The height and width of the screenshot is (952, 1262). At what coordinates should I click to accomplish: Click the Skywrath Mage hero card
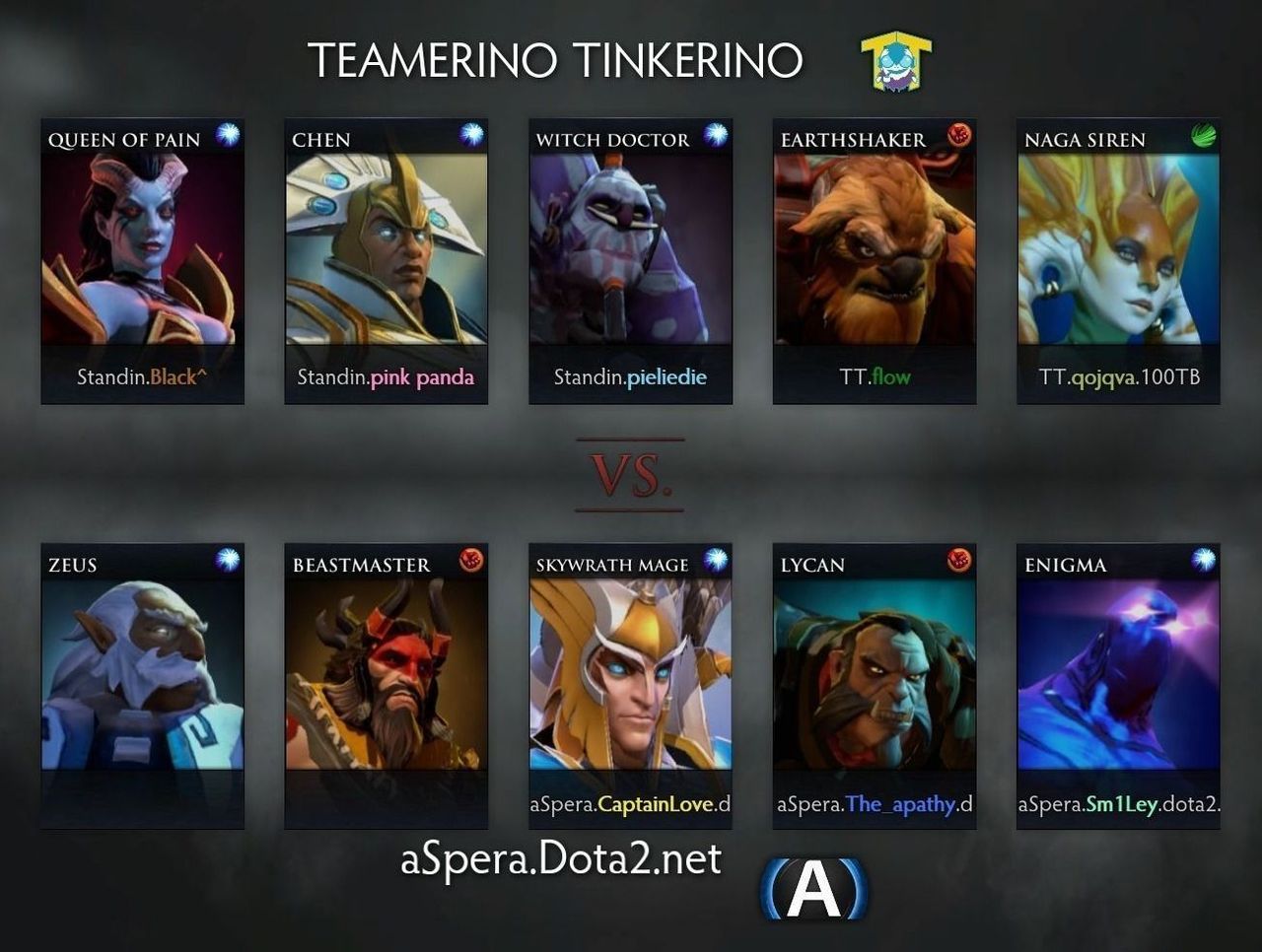click(630, 686)
